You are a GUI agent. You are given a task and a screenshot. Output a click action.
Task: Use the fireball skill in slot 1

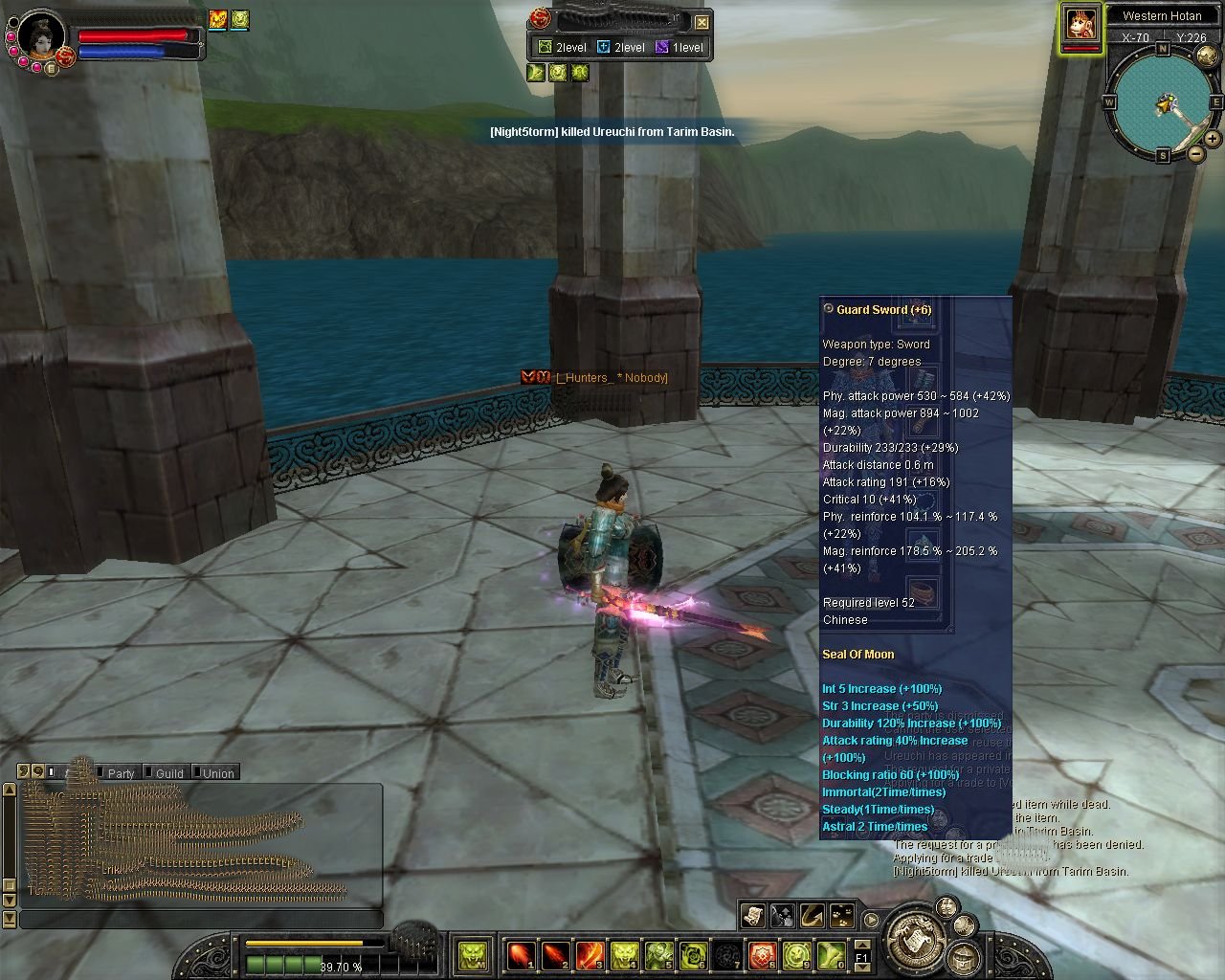click(521, 954)
